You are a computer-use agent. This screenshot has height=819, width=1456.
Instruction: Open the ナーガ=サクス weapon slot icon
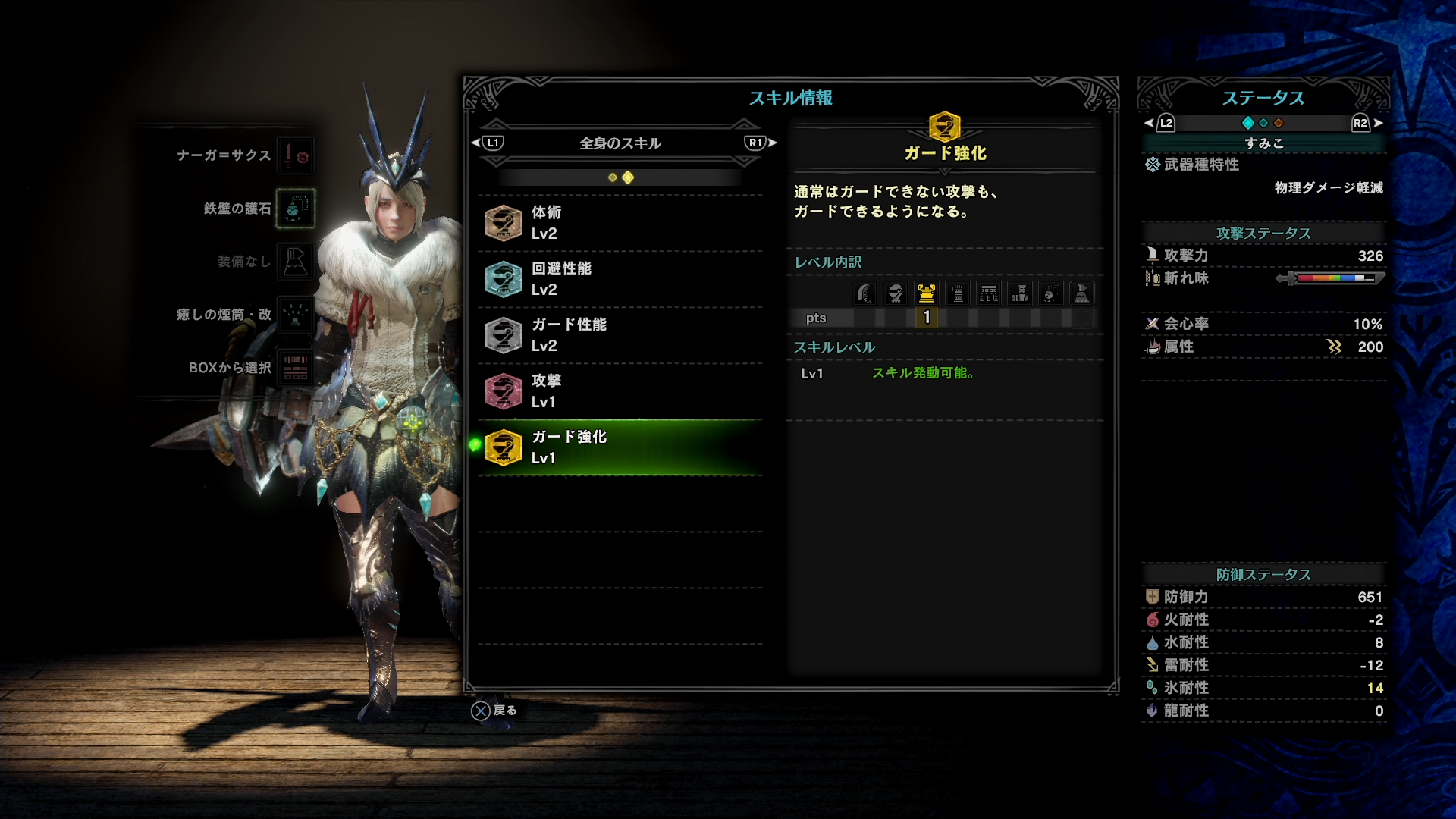[x=296, y=155]
